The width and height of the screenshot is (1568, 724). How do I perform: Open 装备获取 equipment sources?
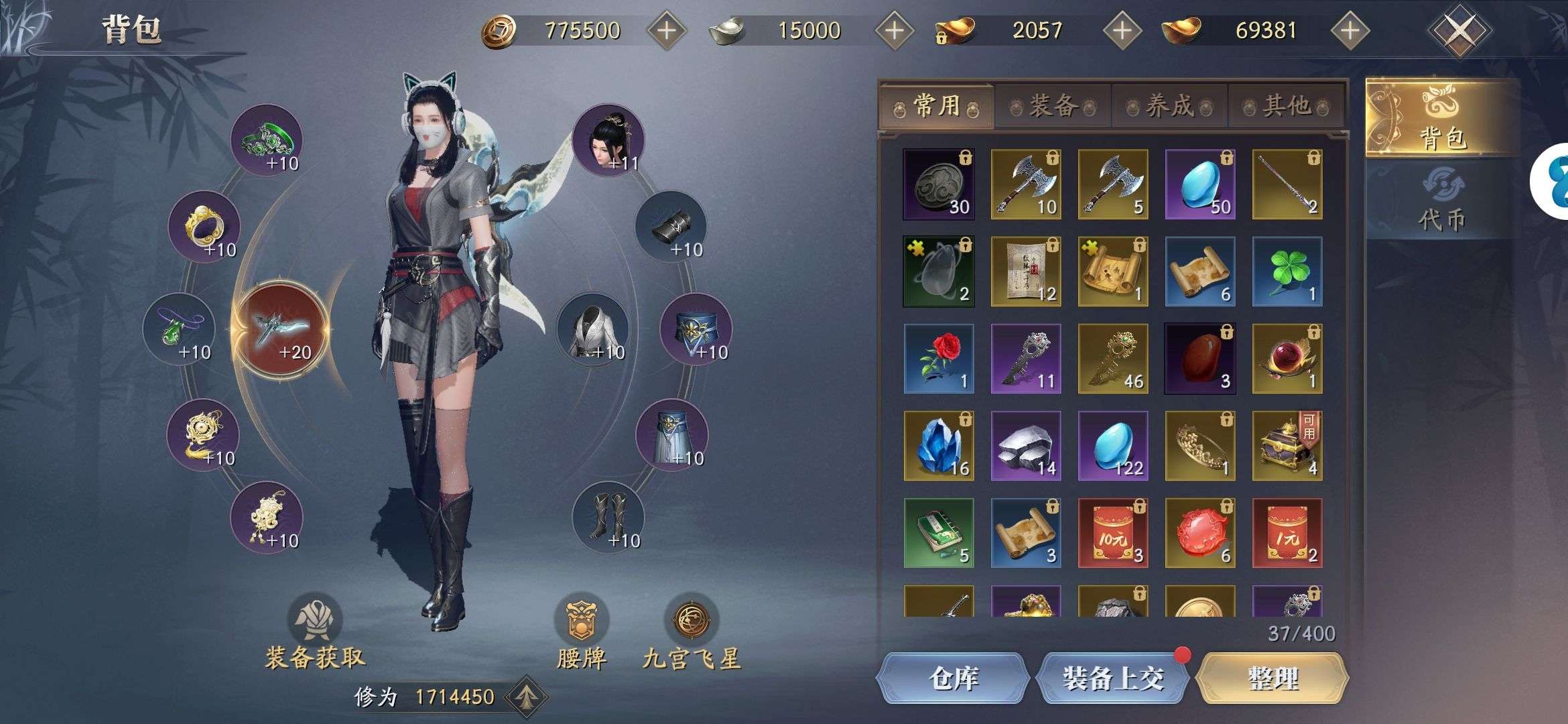tap(315, 636)
